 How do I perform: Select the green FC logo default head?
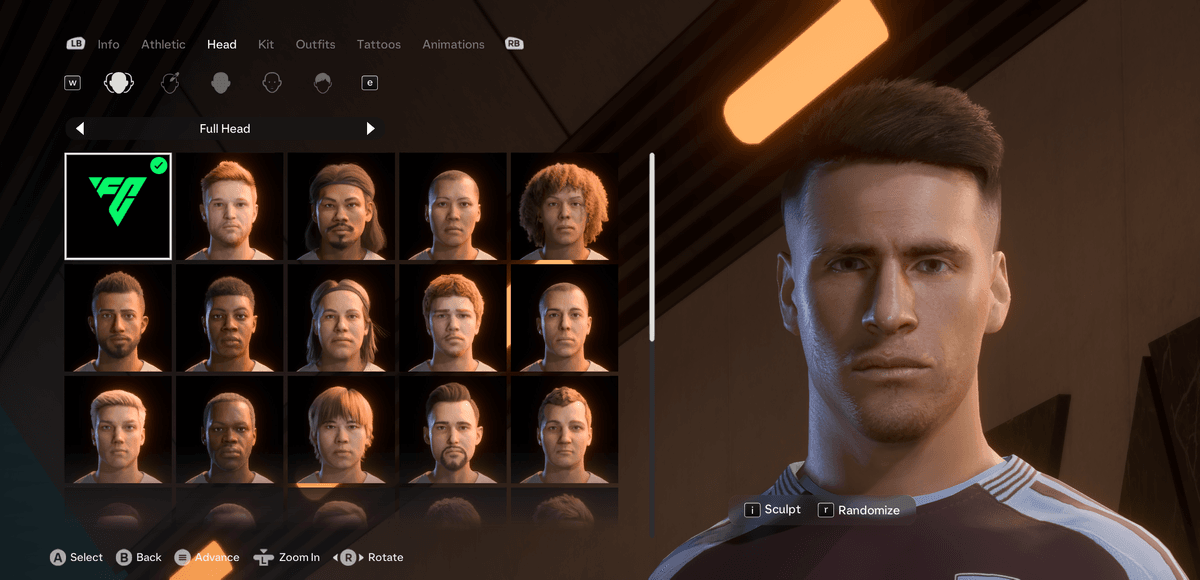(x=118, y=206)
